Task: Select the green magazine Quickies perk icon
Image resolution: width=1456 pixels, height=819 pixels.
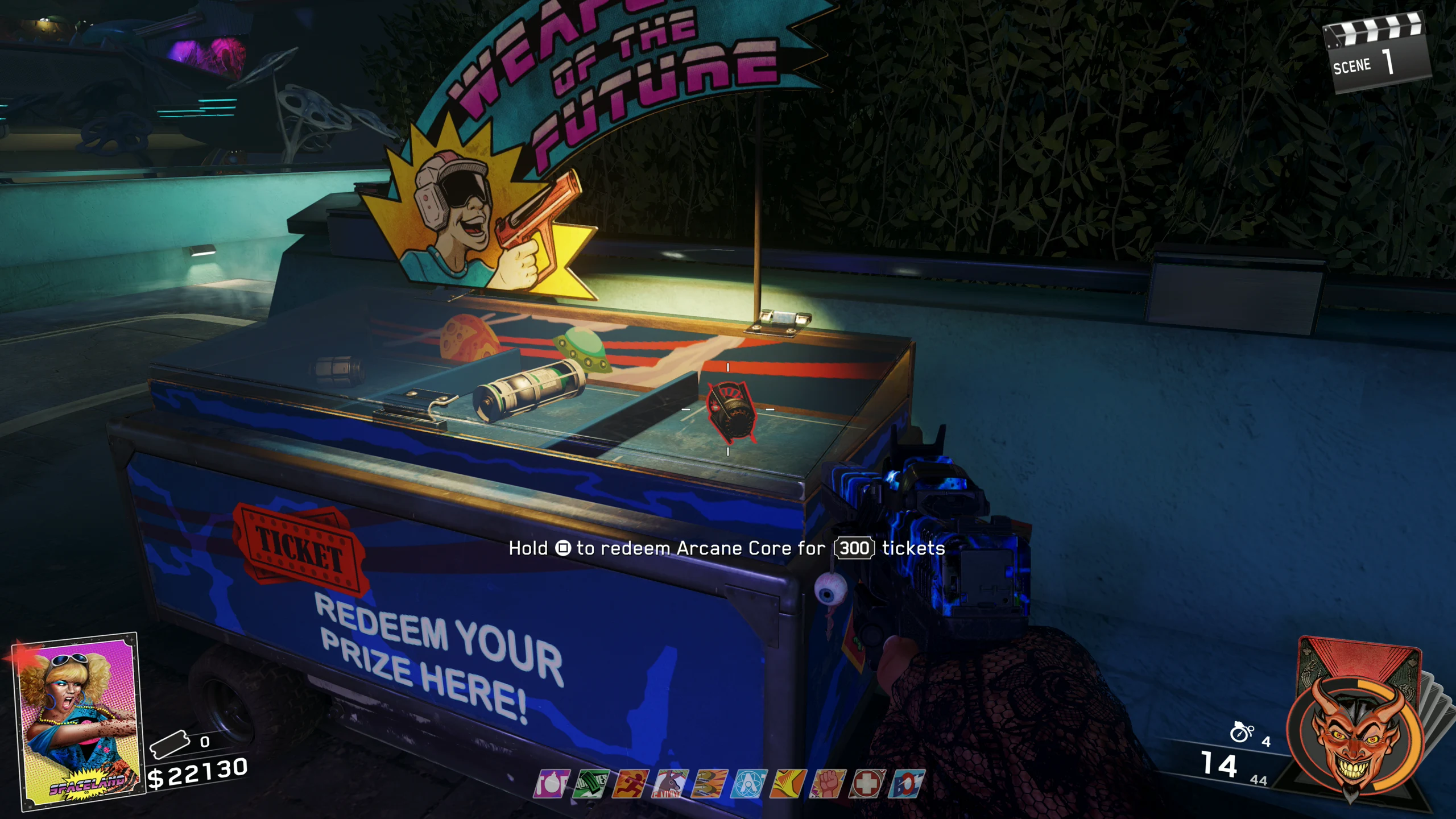Action: tap(591, 784)
